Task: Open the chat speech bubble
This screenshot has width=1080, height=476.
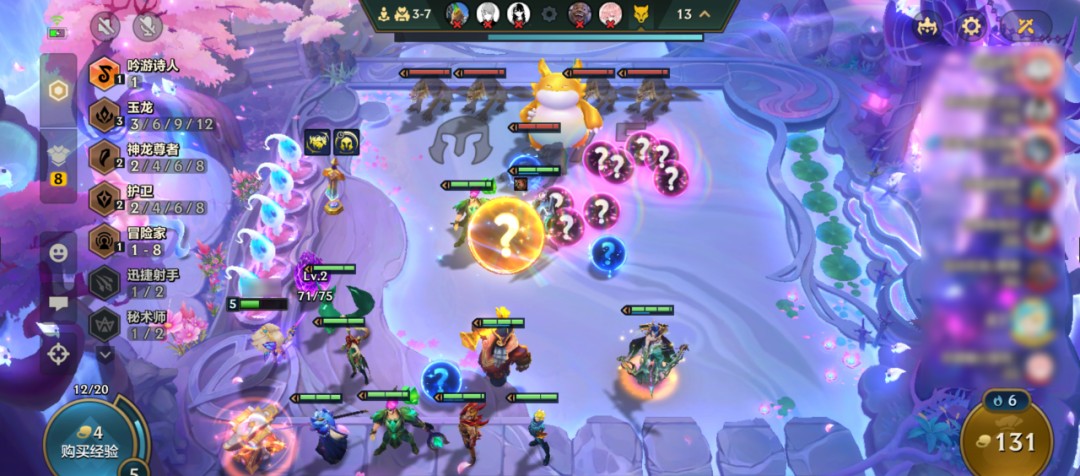Action: [58, 303]
